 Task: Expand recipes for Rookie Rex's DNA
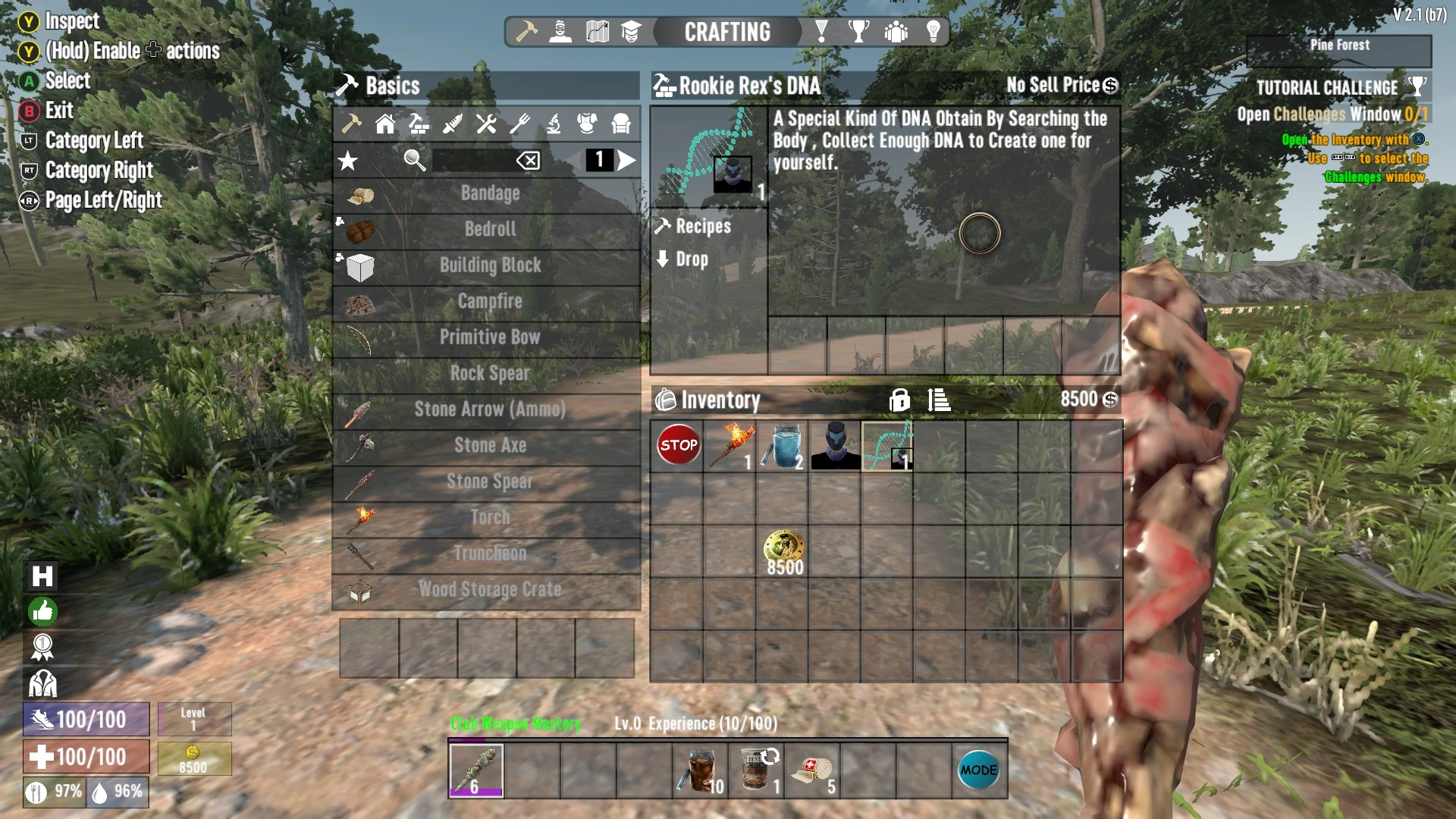tap(694, 226)
